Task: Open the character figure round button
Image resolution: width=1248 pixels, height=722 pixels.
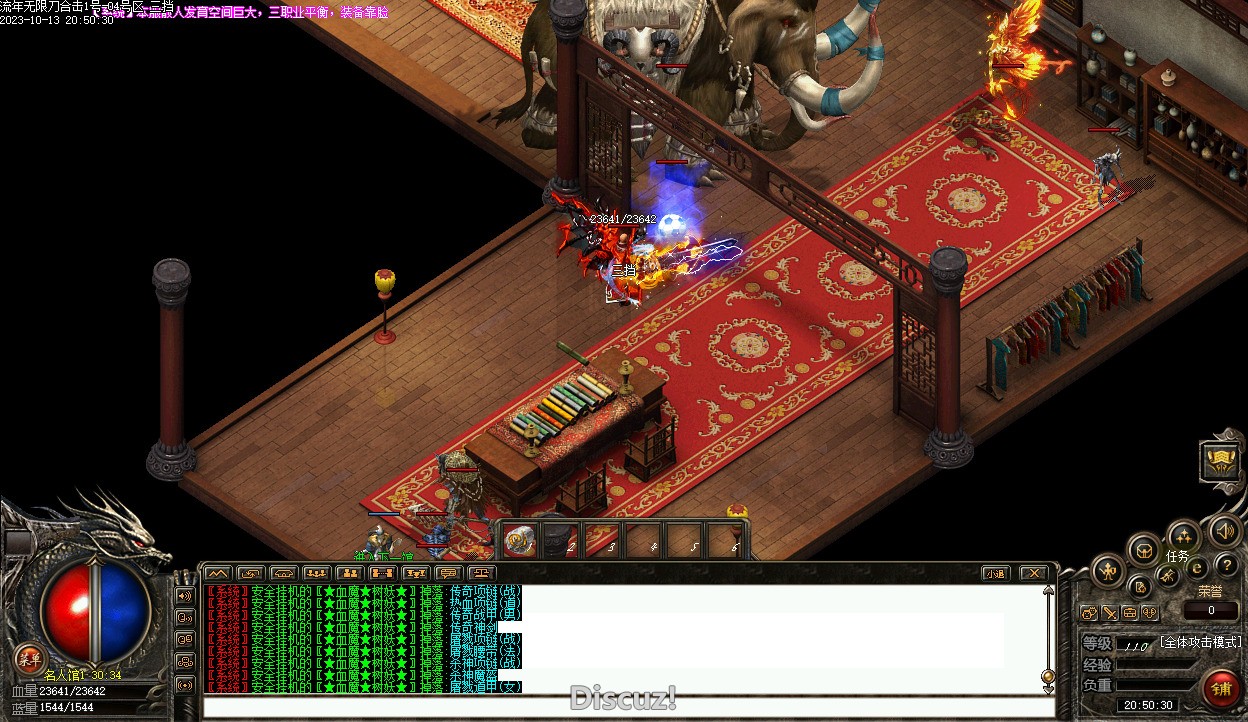Action: 1108,571
